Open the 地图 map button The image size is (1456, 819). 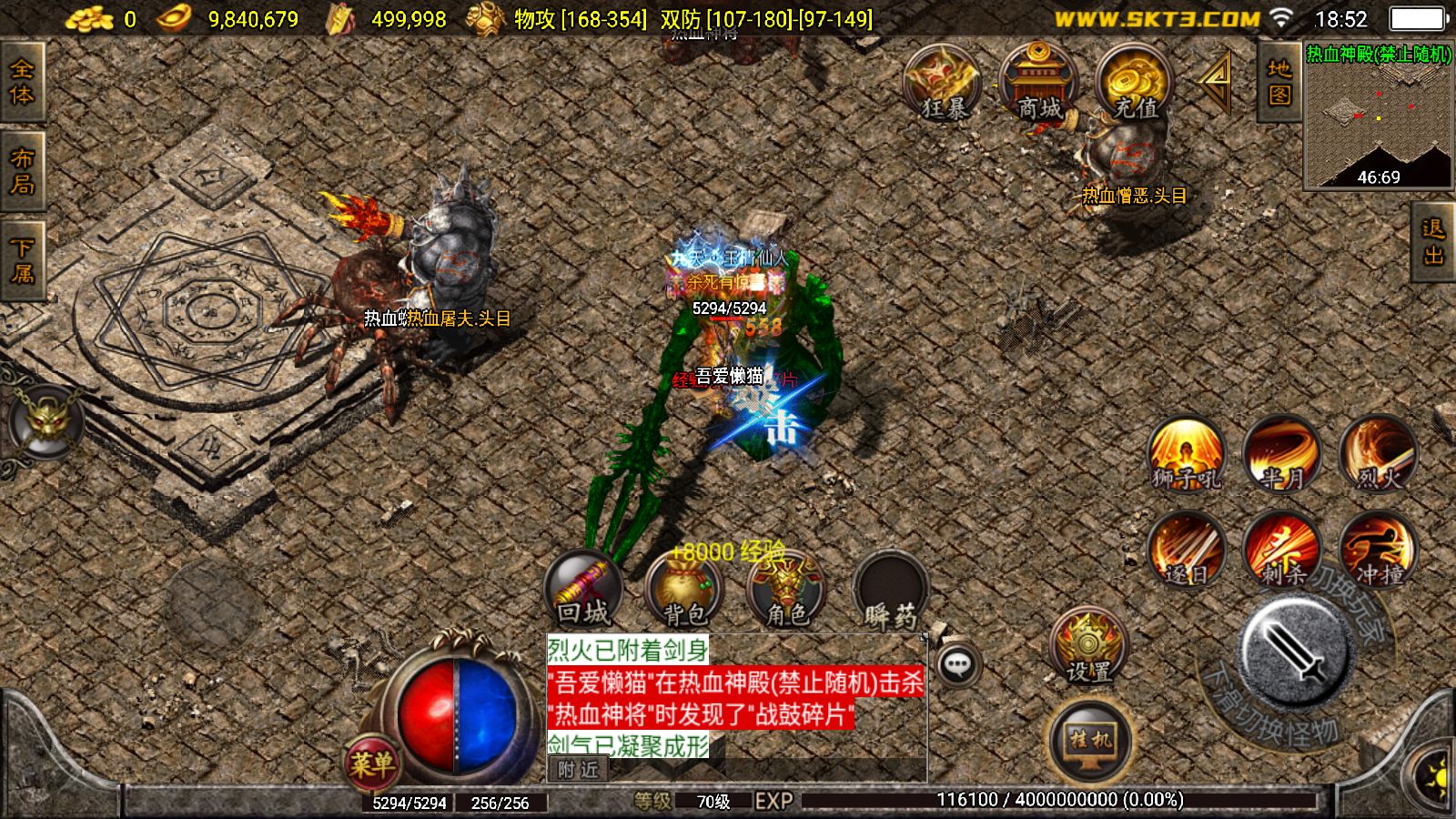(1279, 83)
